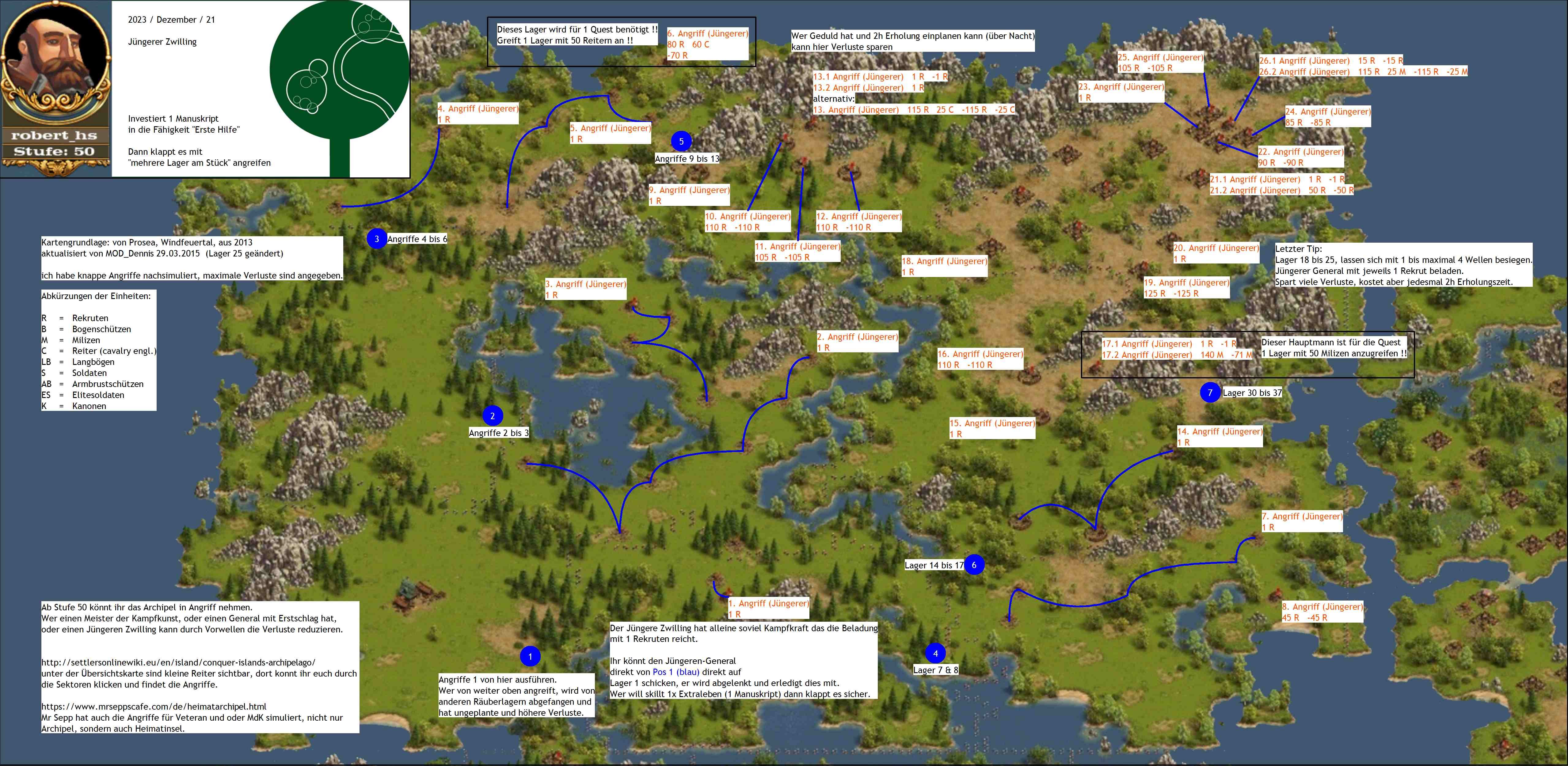Choose blue marker 7 beside Lager 30 bis 37
1568x766 pixels.
pos(1210,392)
